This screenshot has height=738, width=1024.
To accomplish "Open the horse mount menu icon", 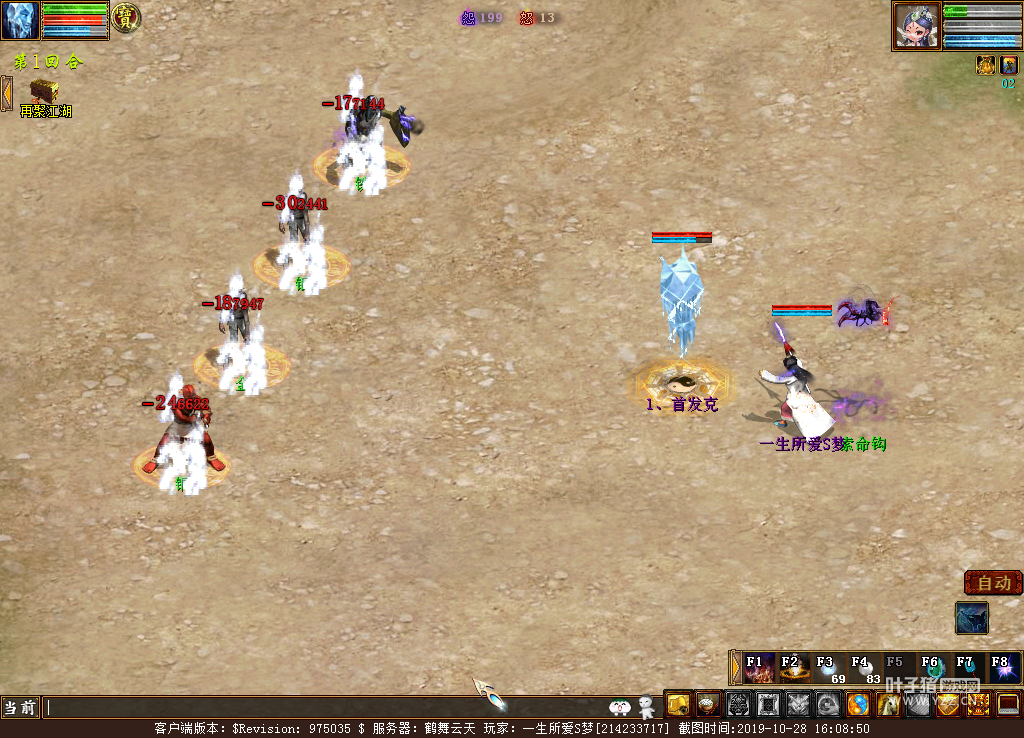I will 888,705.
